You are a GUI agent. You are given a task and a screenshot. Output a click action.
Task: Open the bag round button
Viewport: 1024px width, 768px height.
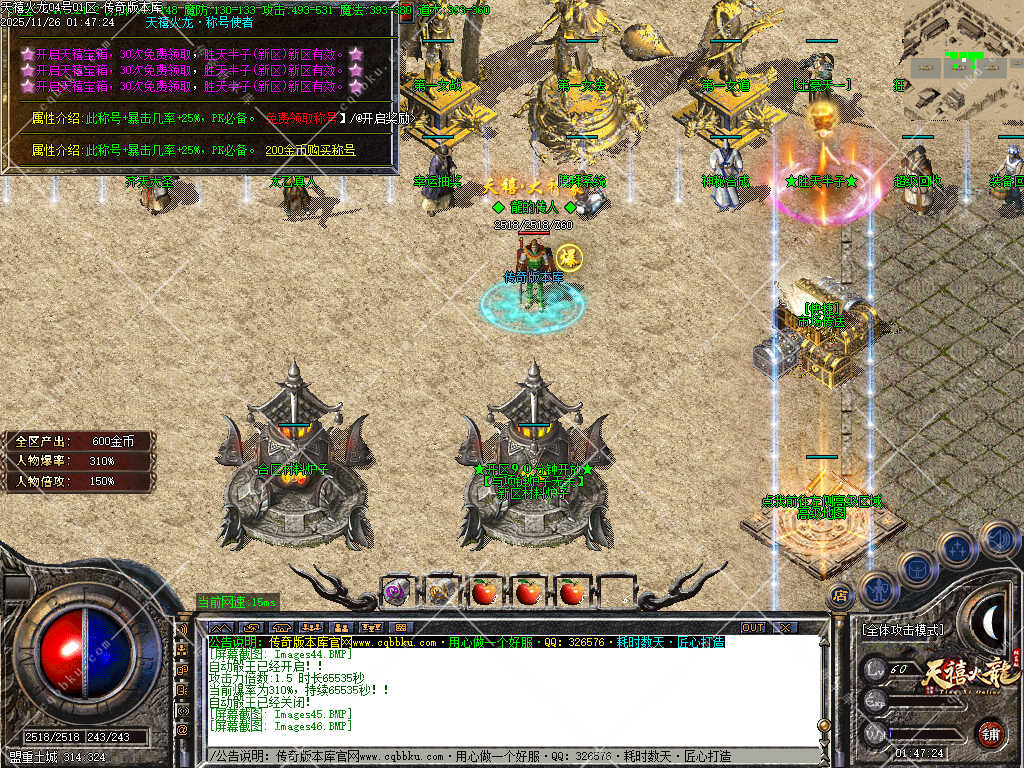click(917, 568)
